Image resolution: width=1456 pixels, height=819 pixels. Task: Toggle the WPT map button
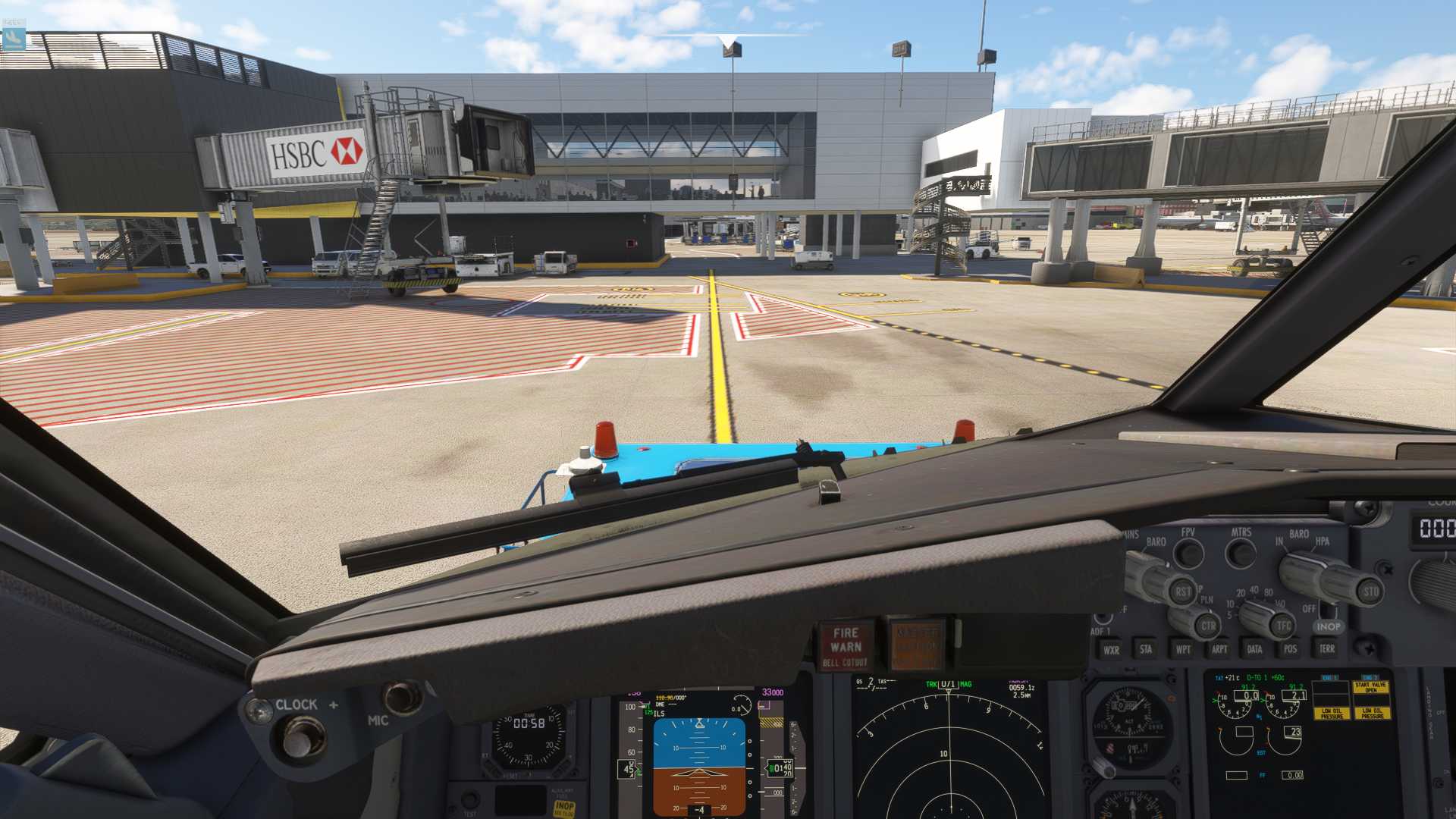pyautogui.click(x=1182, y=649)
